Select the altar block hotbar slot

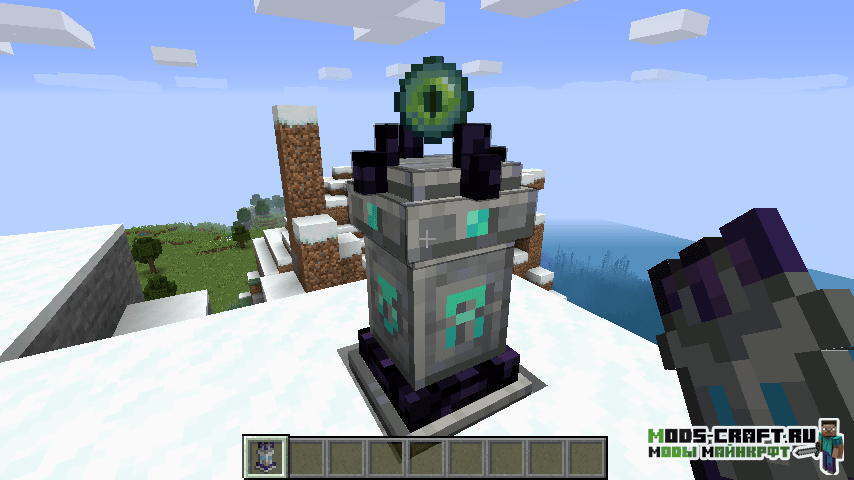267,457
